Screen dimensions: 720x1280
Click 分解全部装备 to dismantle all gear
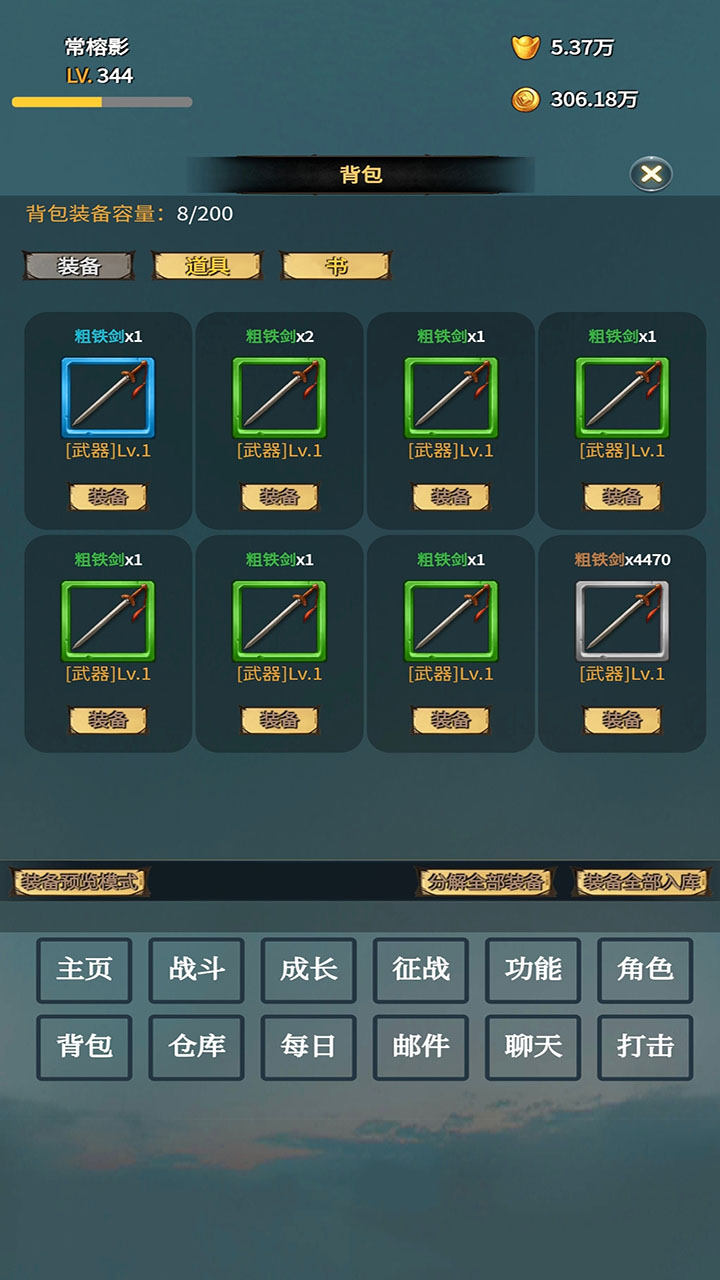[x=485, y=882]
